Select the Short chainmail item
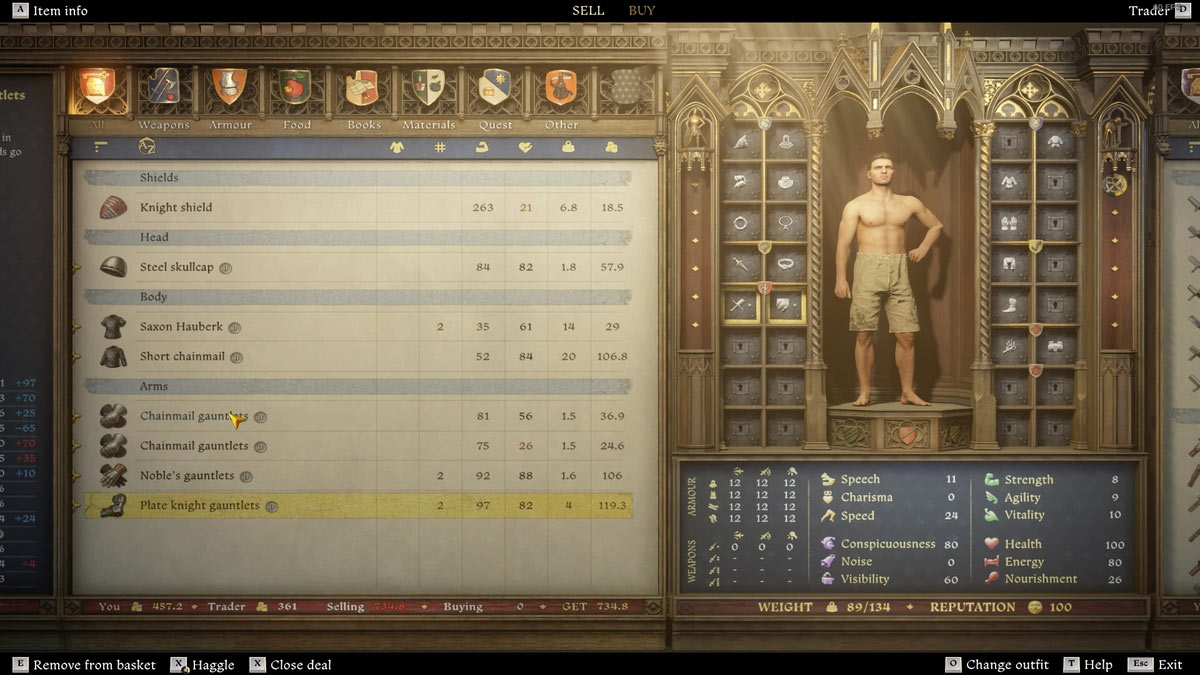This screenshot has height=675, width=1200. (182, 357)
